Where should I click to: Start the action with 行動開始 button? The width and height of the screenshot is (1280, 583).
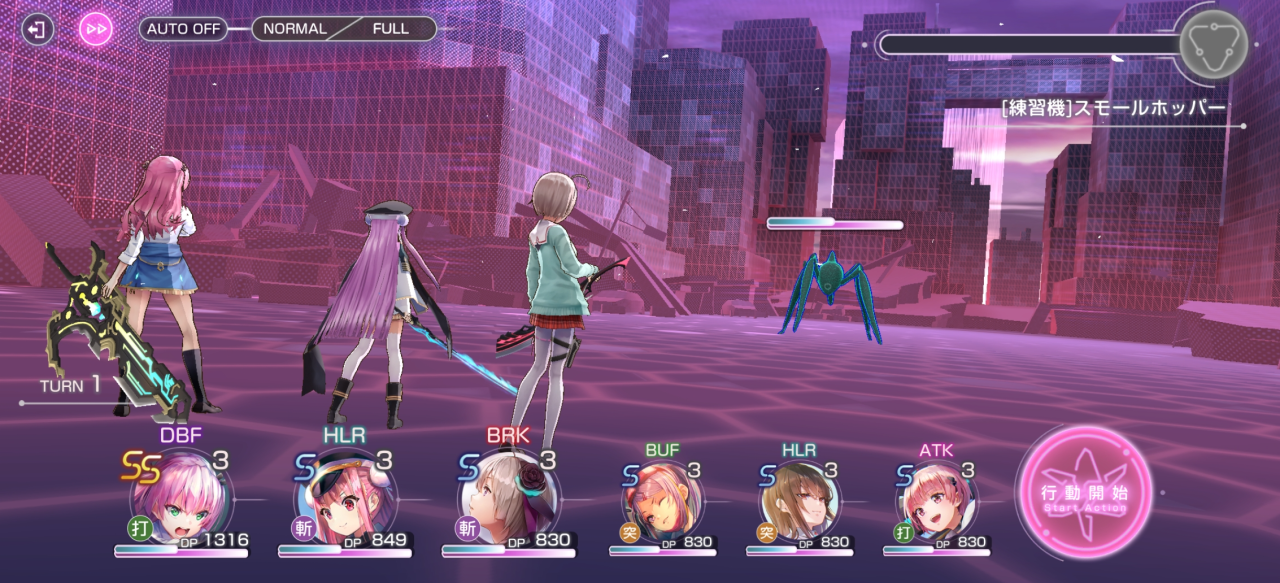point(1084,493)
